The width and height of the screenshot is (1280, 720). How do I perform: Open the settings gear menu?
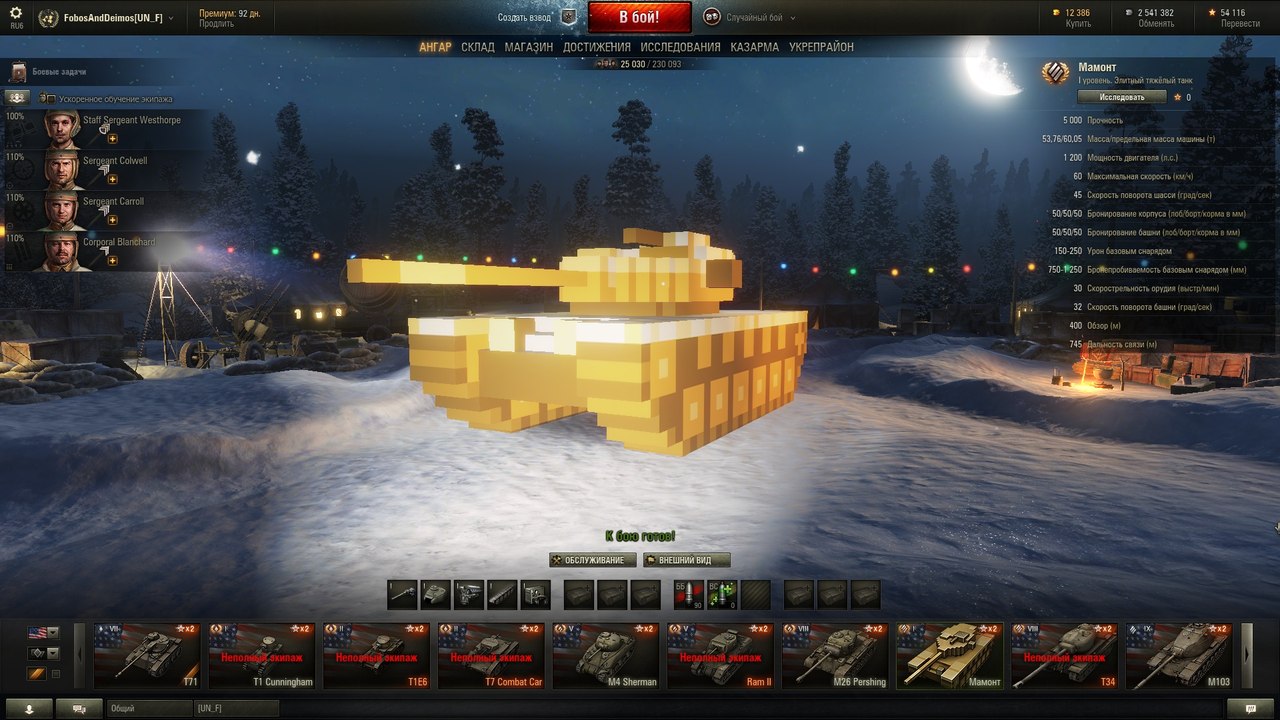16,13
